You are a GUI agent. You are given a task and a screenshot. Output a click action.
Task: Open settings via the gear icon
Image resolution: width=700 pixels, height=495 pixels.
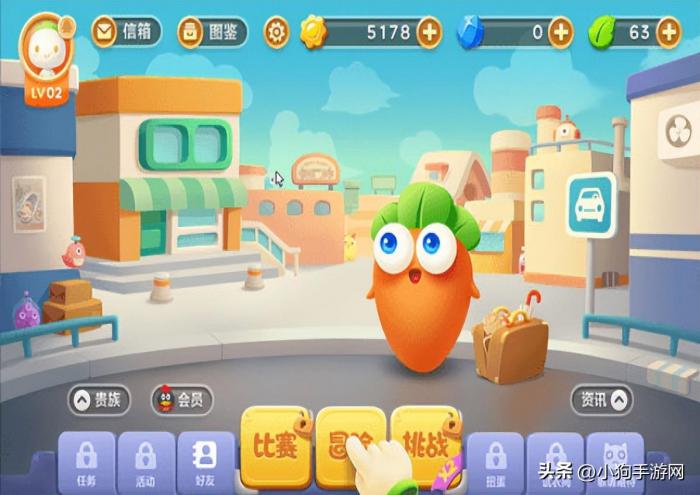tap(277, 32)
